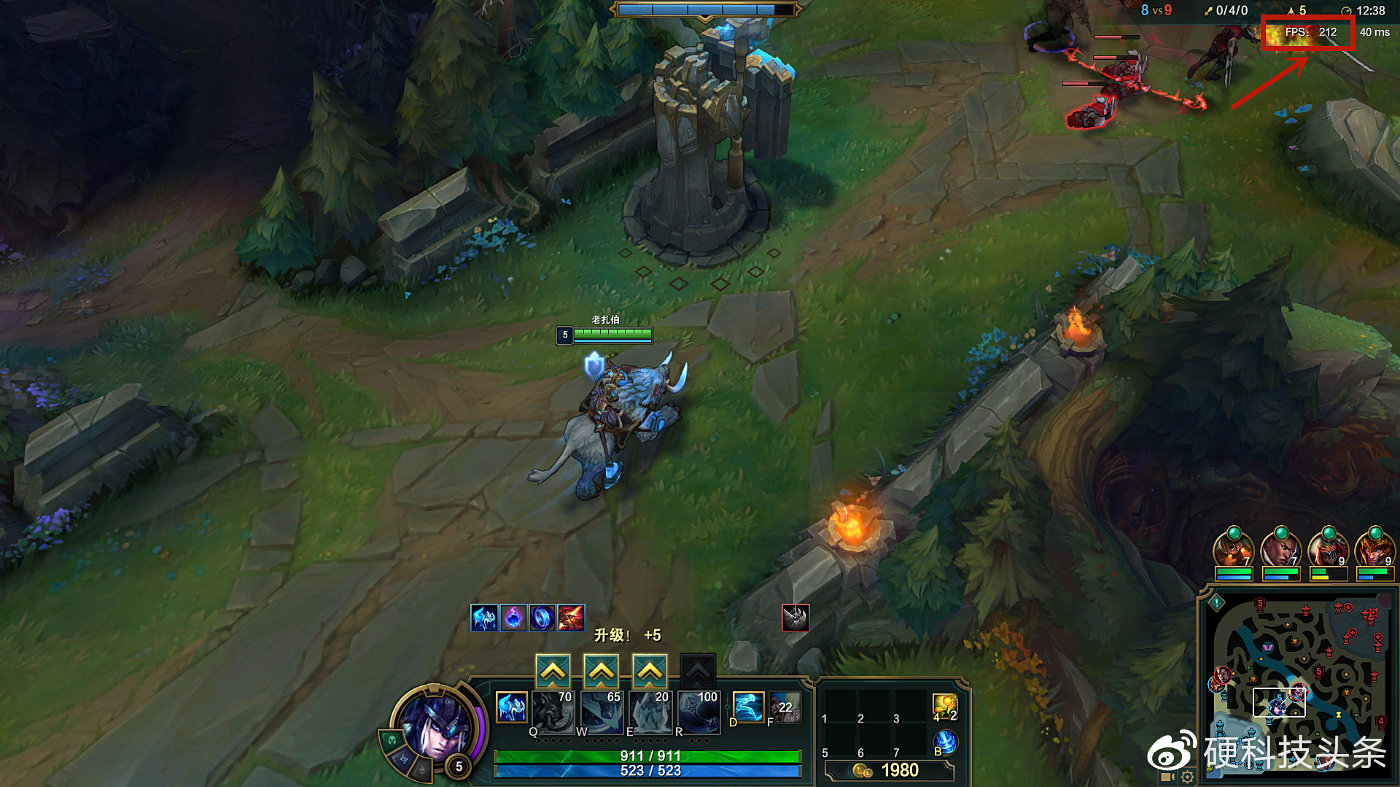
Task: Activate the blue Recall button
Action: click(945, 742)
